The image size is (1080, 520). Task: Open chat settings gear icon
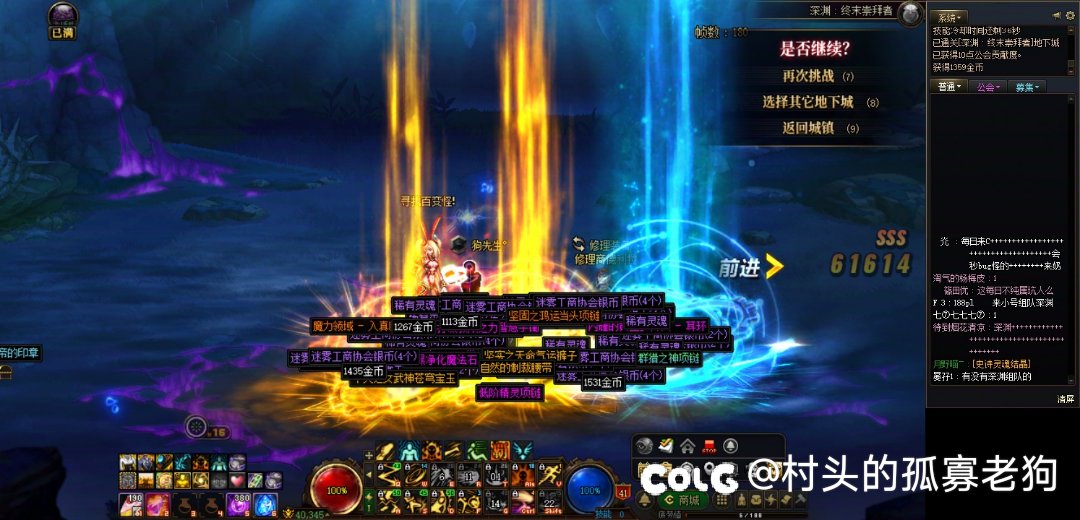click(x=1071, y=16)
